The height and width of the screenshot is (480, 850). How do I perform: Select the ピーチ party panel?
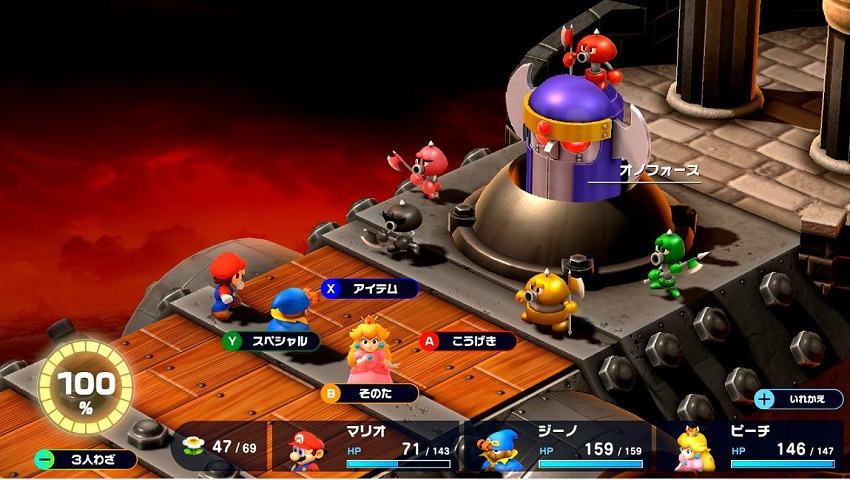point(750,448)
